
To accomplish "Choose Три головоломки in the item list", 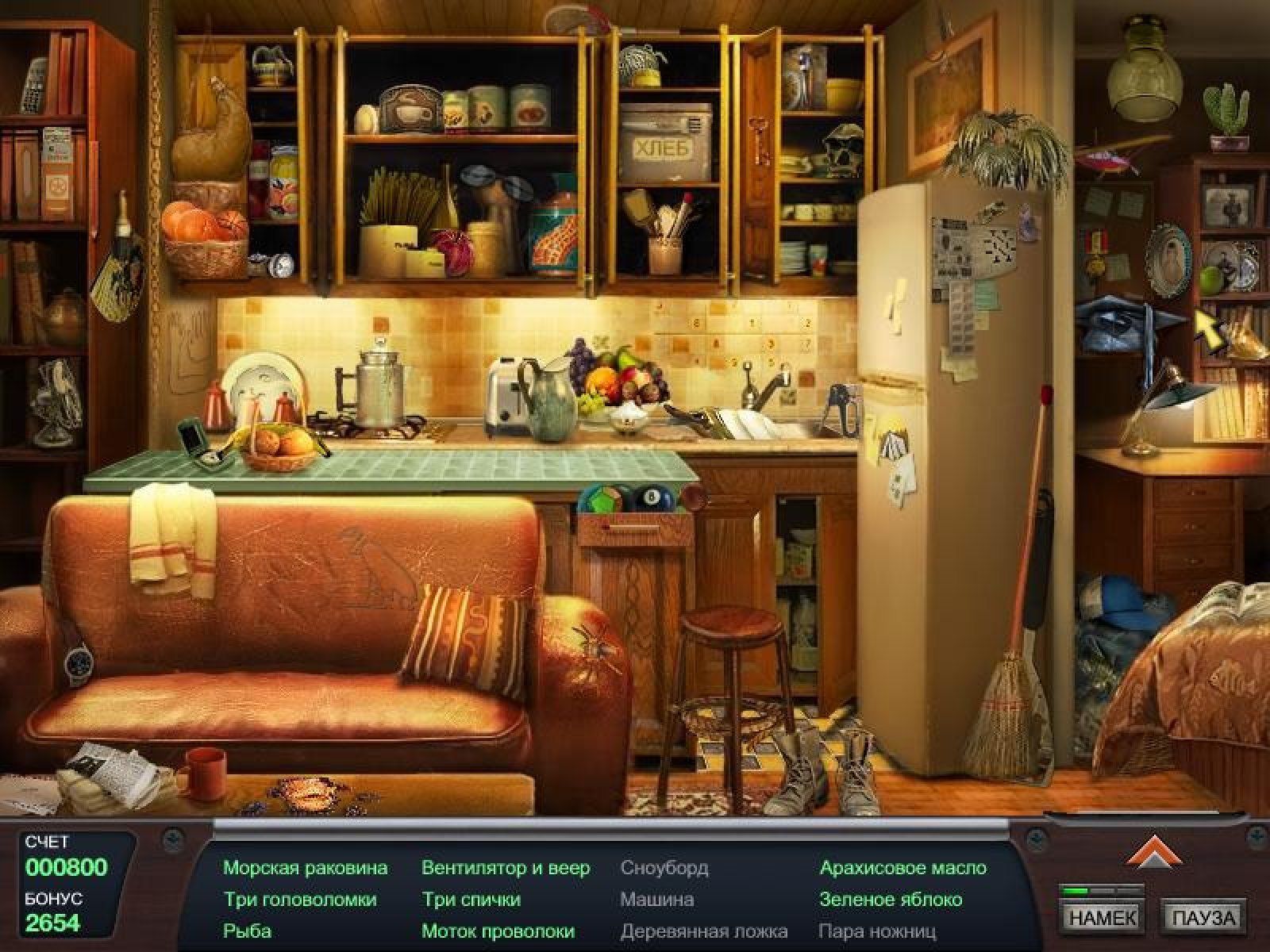I will [300, 900].
